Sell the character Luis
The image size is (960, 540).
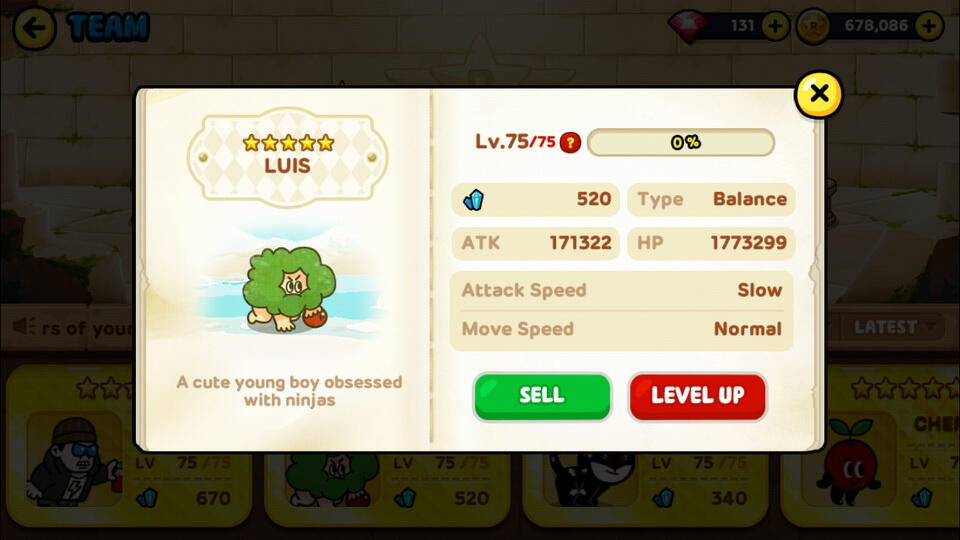pyautogui.click(x=541, y=396)
